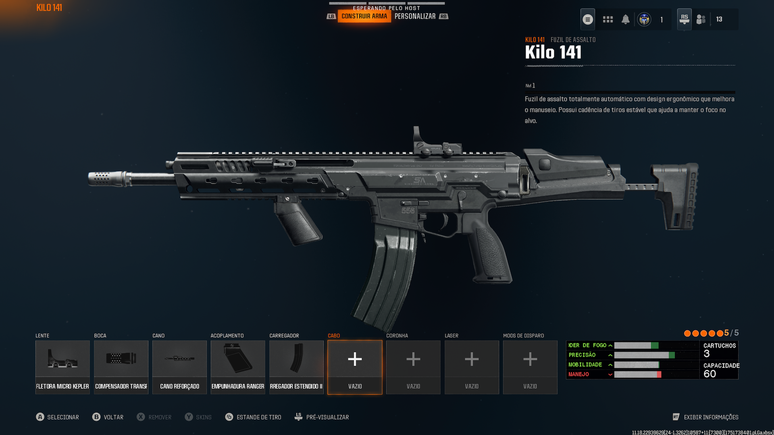Click the player emblem badge icon
Screen dimensions: 774x435
tap(645, 19)
